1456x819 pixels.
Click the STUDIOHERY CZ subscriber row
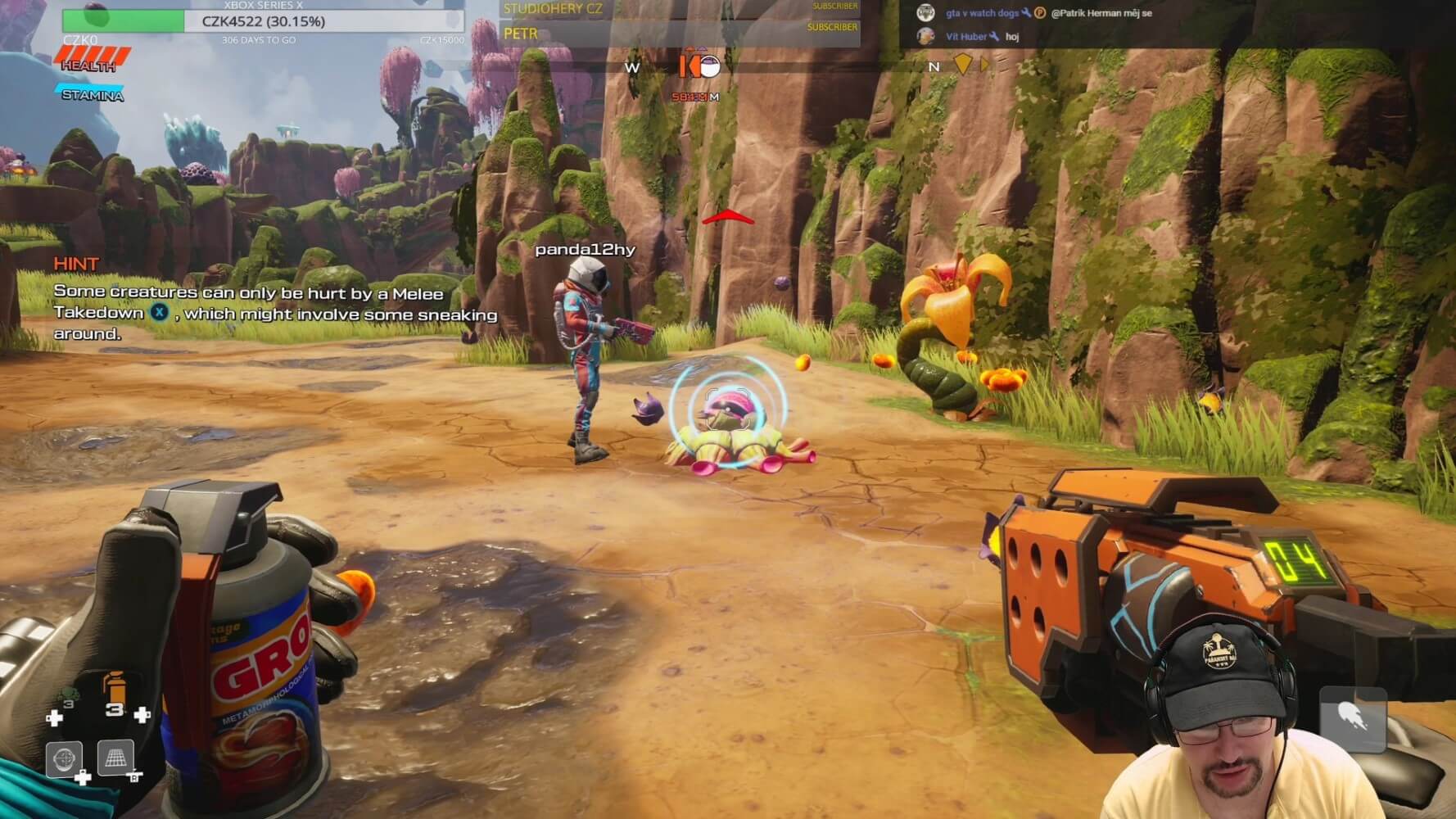pos(680,9)
